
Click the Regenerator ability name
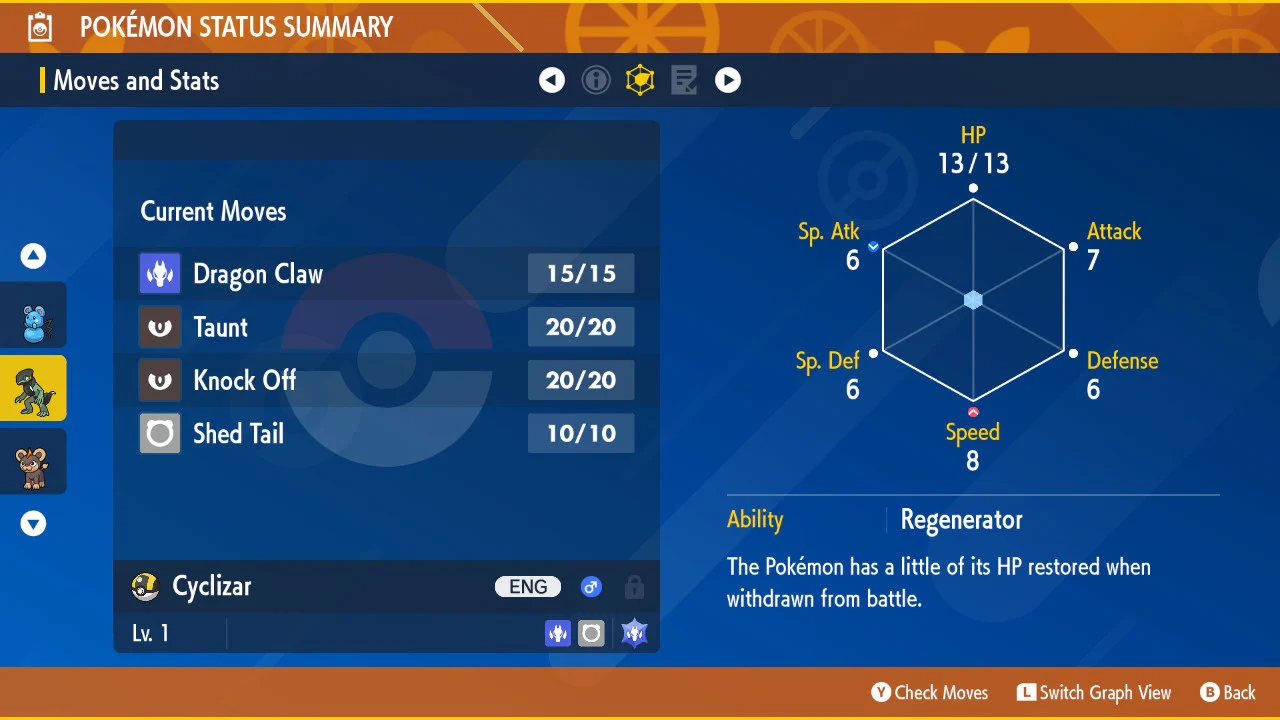[961, 520]
